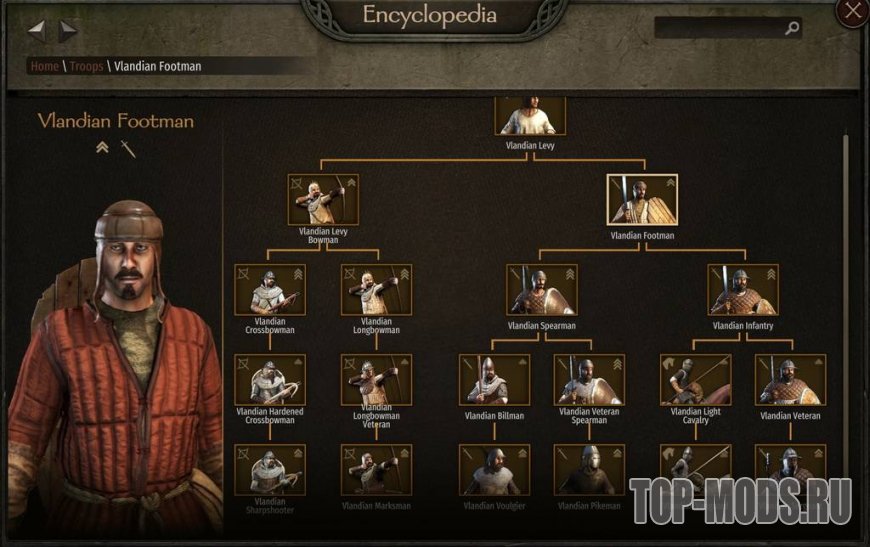Choose the Vlandian Crossbowman portrait
This screenshot has height=547, width=870.
270,289
